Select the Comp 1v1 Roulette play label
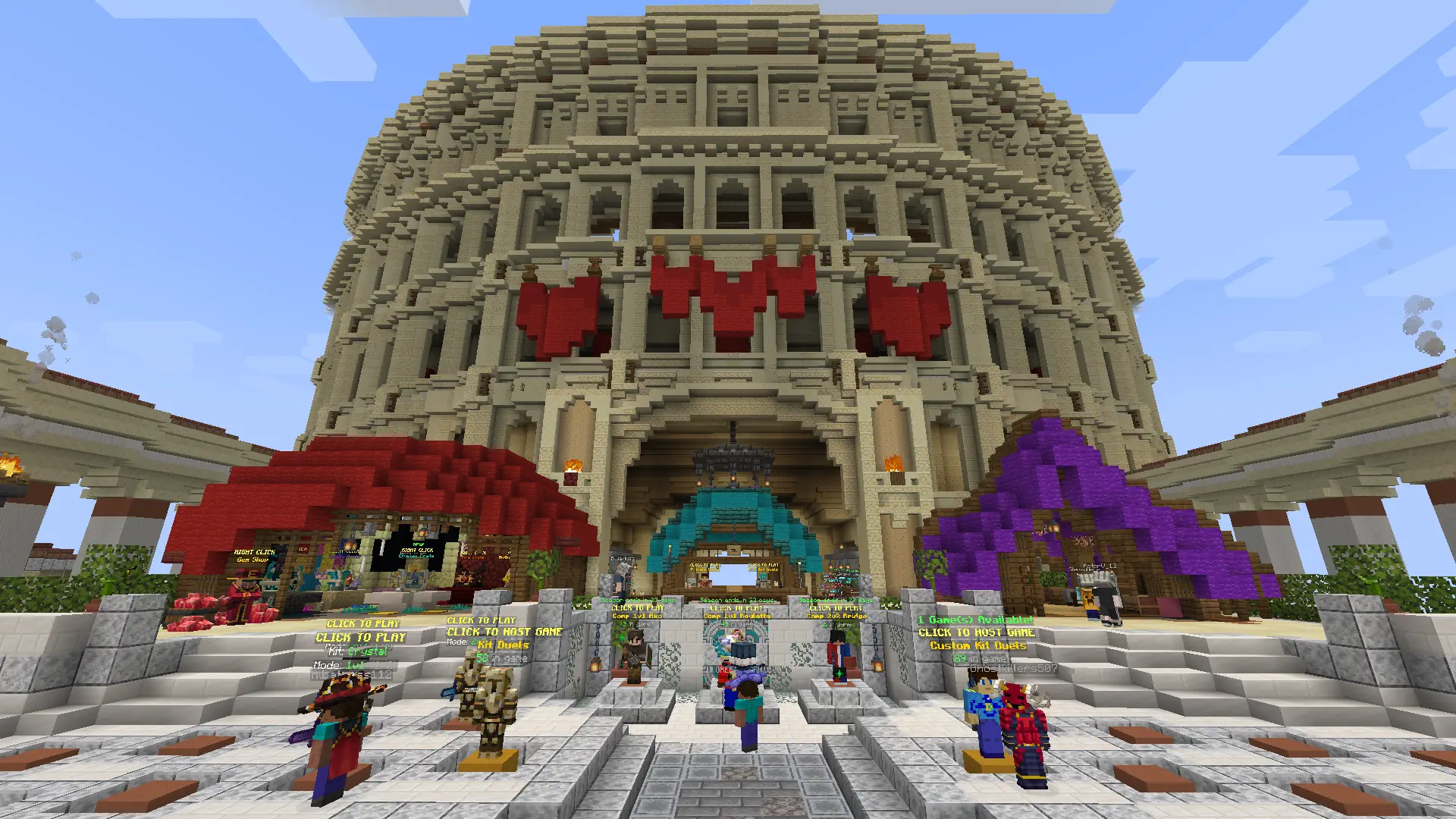The height and width of the screenshot is (819, 1456). click(736, 608)
